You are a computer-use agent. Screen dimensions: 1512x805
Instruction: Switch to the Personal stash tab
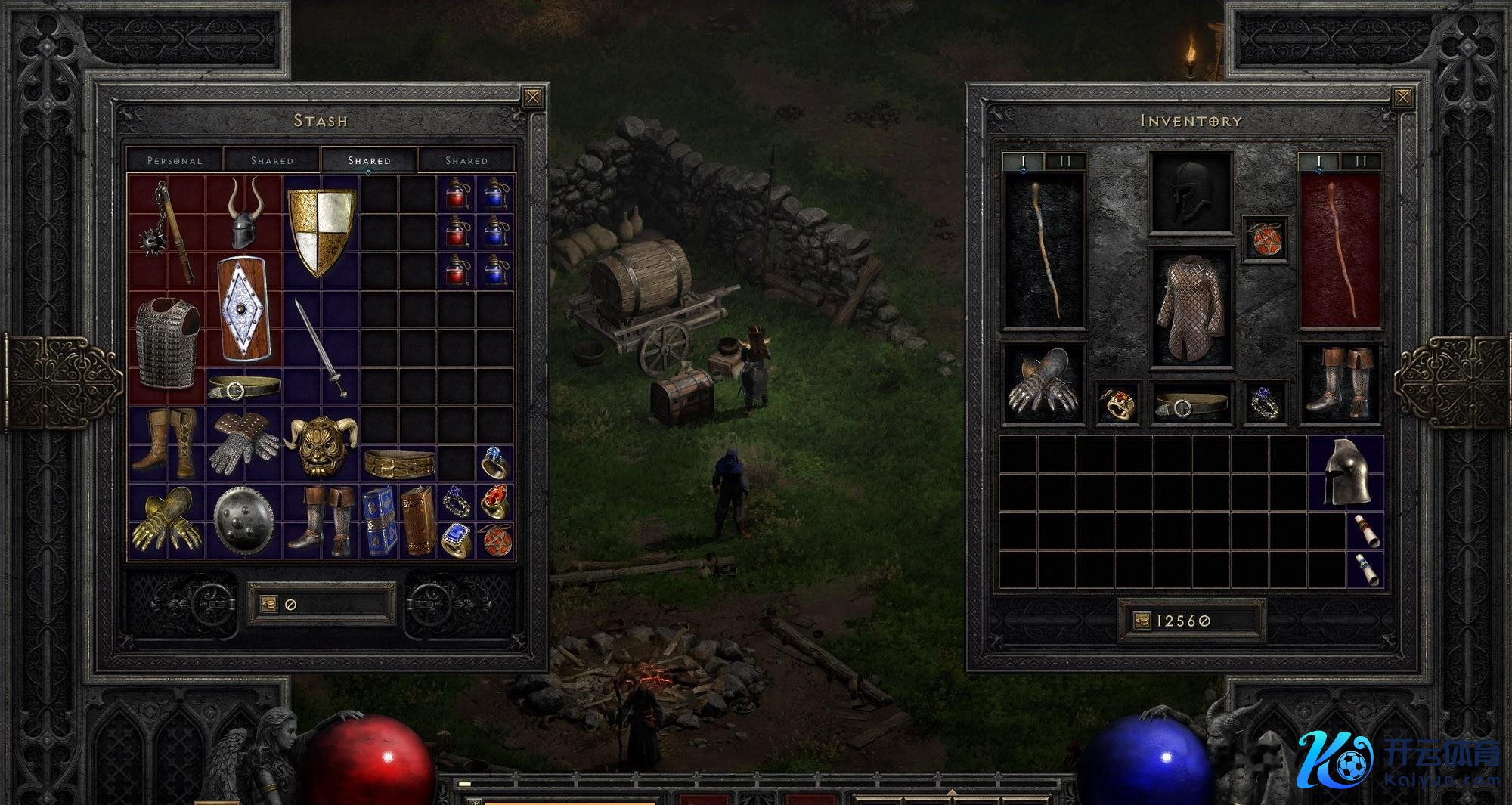(175, 160)
